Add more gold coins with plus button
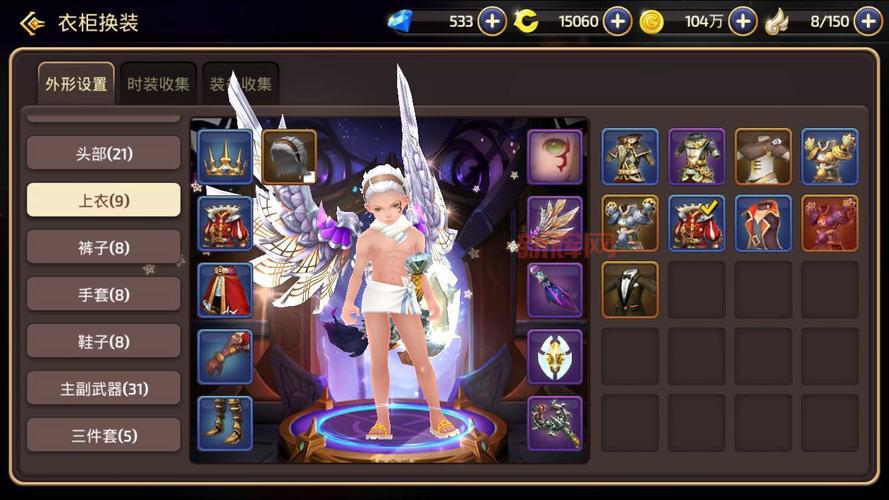This screenshot has width=889, height=500. (743, 21)
